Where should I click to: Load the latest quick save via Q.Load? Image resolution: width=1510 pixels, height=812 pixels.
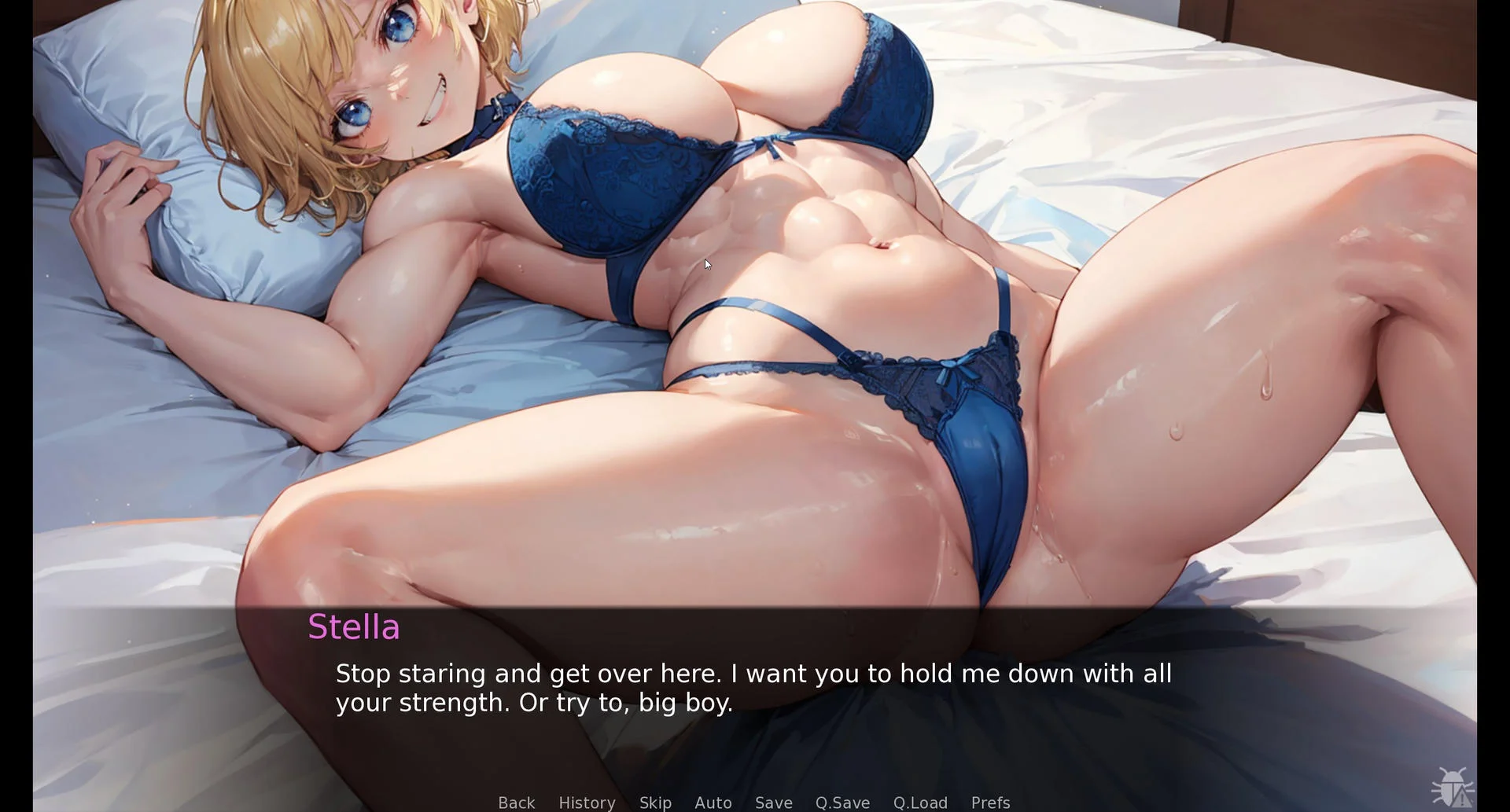(x=920, y=802)
